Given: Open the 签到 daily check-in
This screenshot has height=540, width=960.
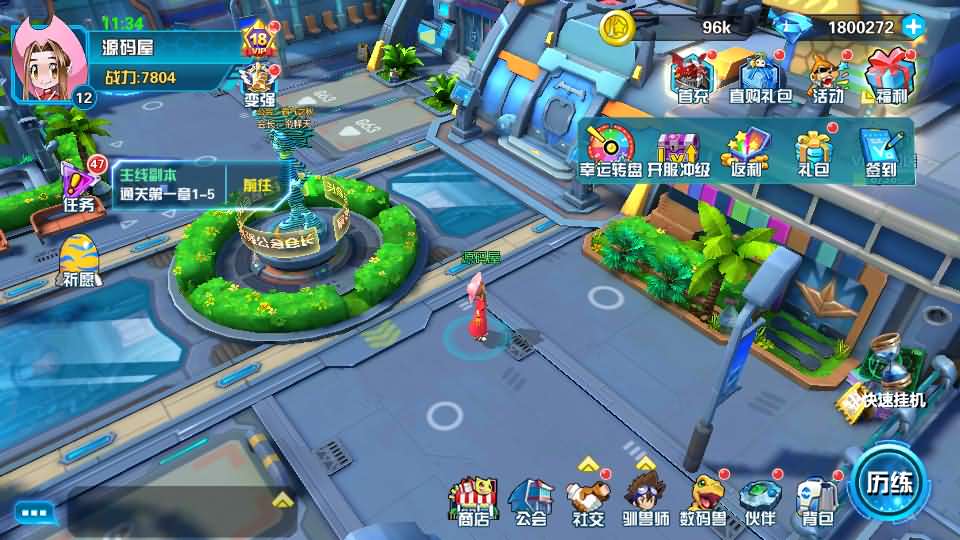Looking at the screenshot, I should (878, 152).
